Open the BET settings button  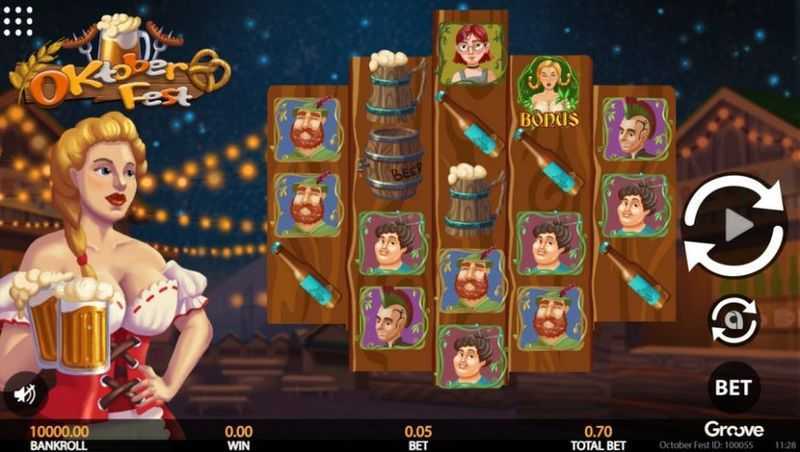point(733,387)
